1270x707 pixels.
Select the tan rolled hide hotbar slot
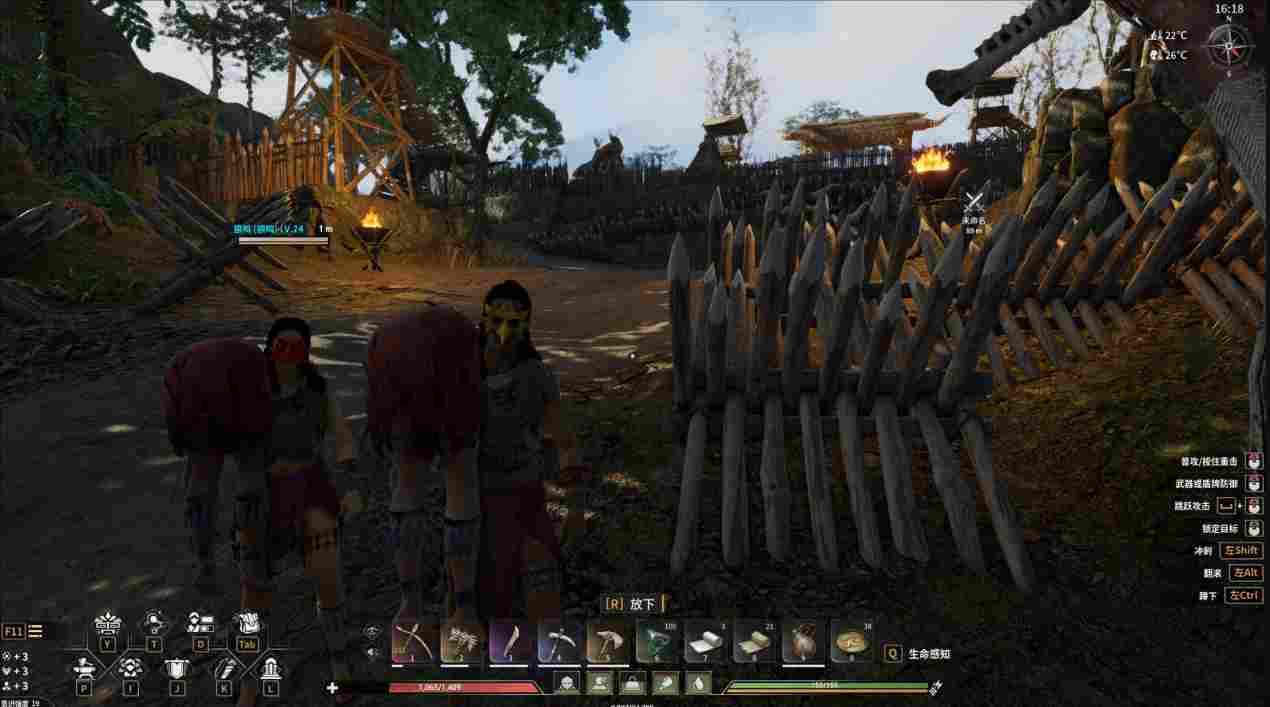(x=757, y=641)
